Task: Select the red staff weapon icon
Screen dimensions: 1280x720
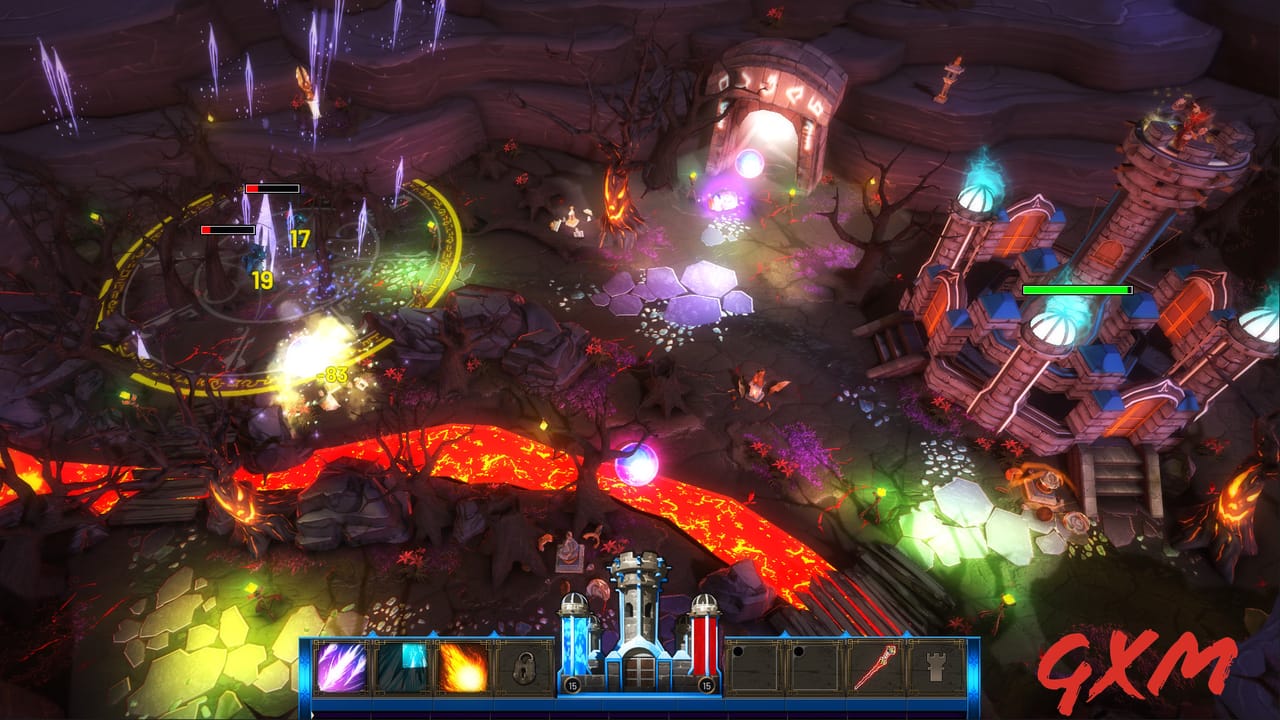Action: click(x=876, y=664)
